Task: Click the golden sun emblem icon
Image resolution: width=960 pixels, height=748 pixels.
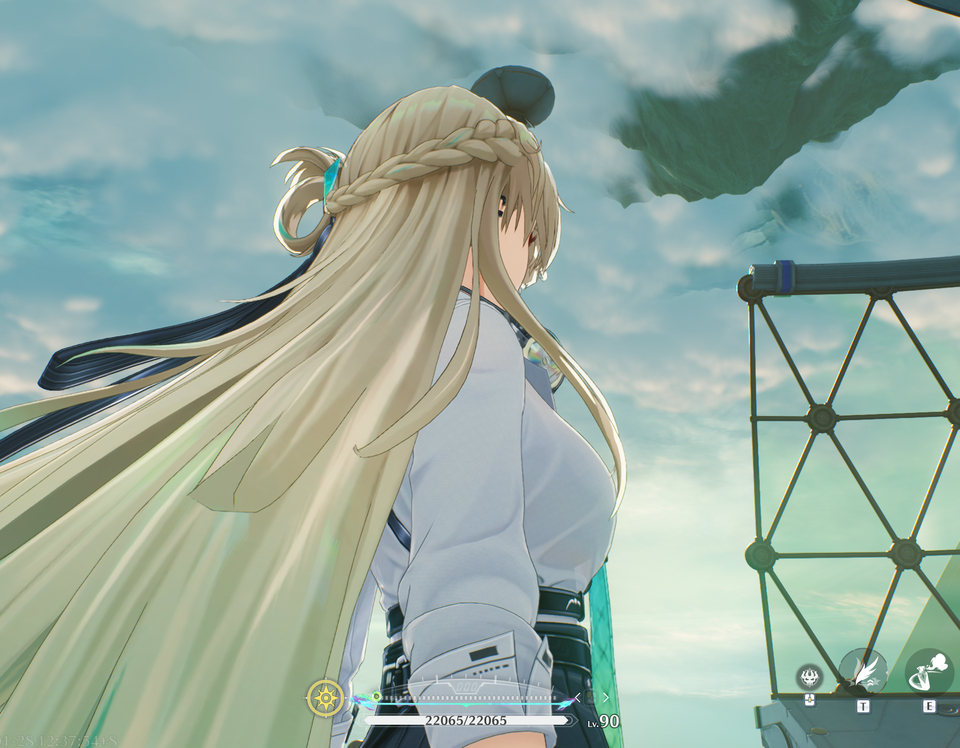Action: point(325,697)
